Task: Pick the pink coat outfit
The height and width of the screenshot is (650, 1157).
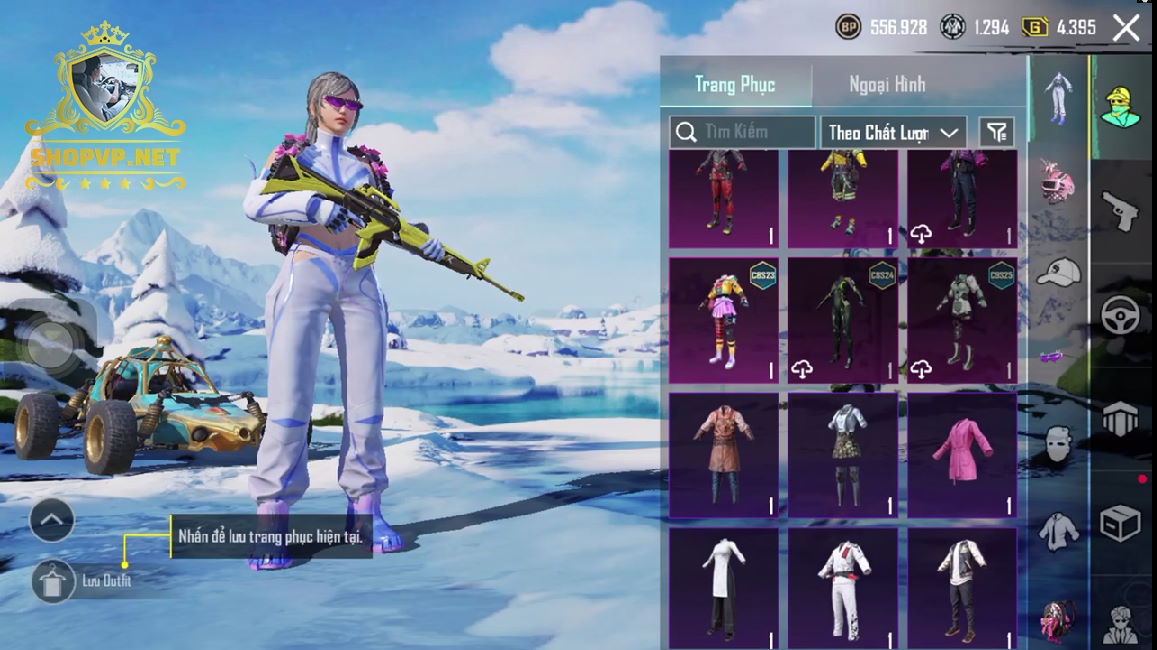Action: tap(962, 455)
